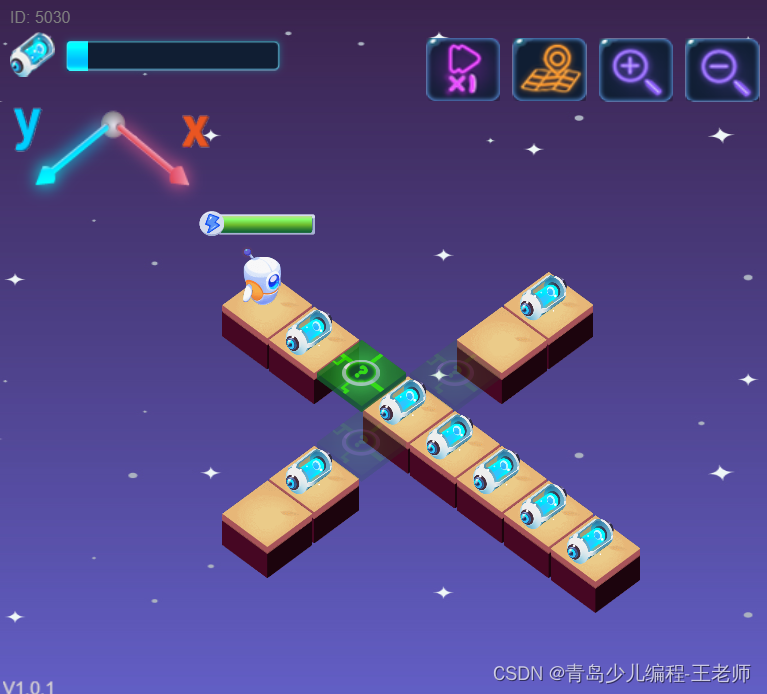Zoom in with the plus magnifier
Viewport: 767px width, 694px height.
coord(636,69)
